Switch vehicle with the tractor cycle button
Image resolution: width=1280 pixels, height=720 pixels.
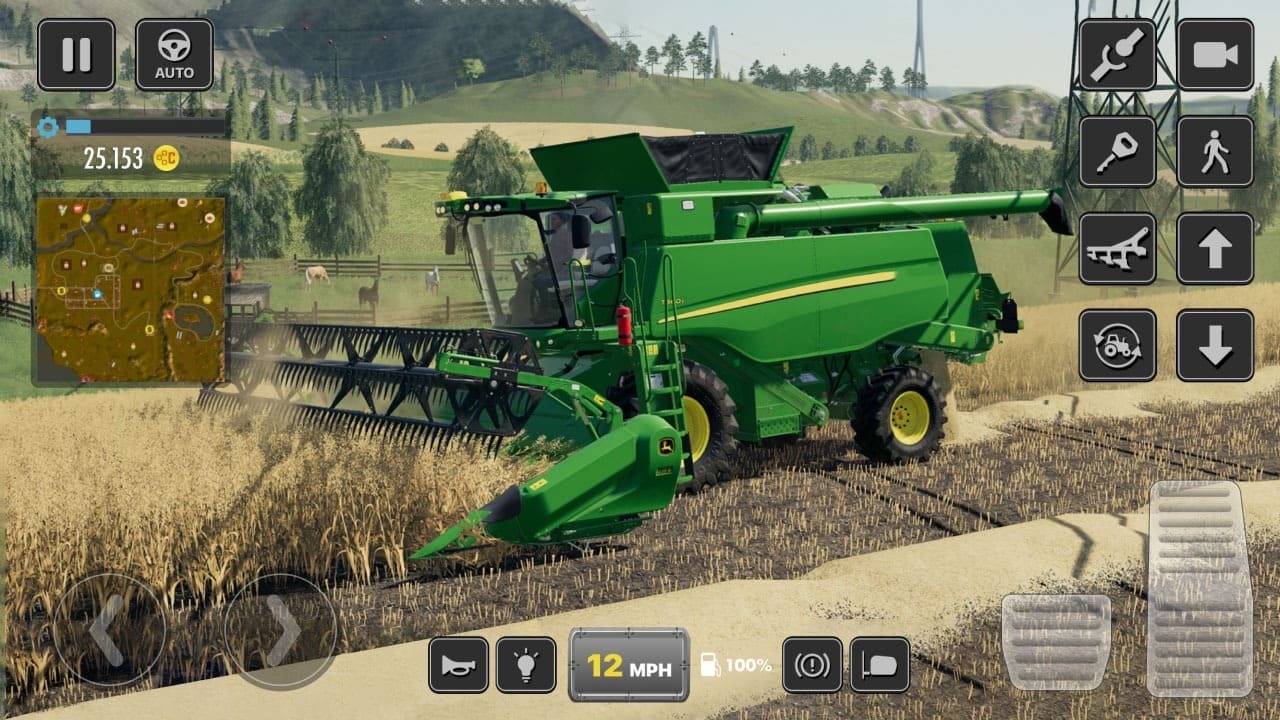[1117, 345]
